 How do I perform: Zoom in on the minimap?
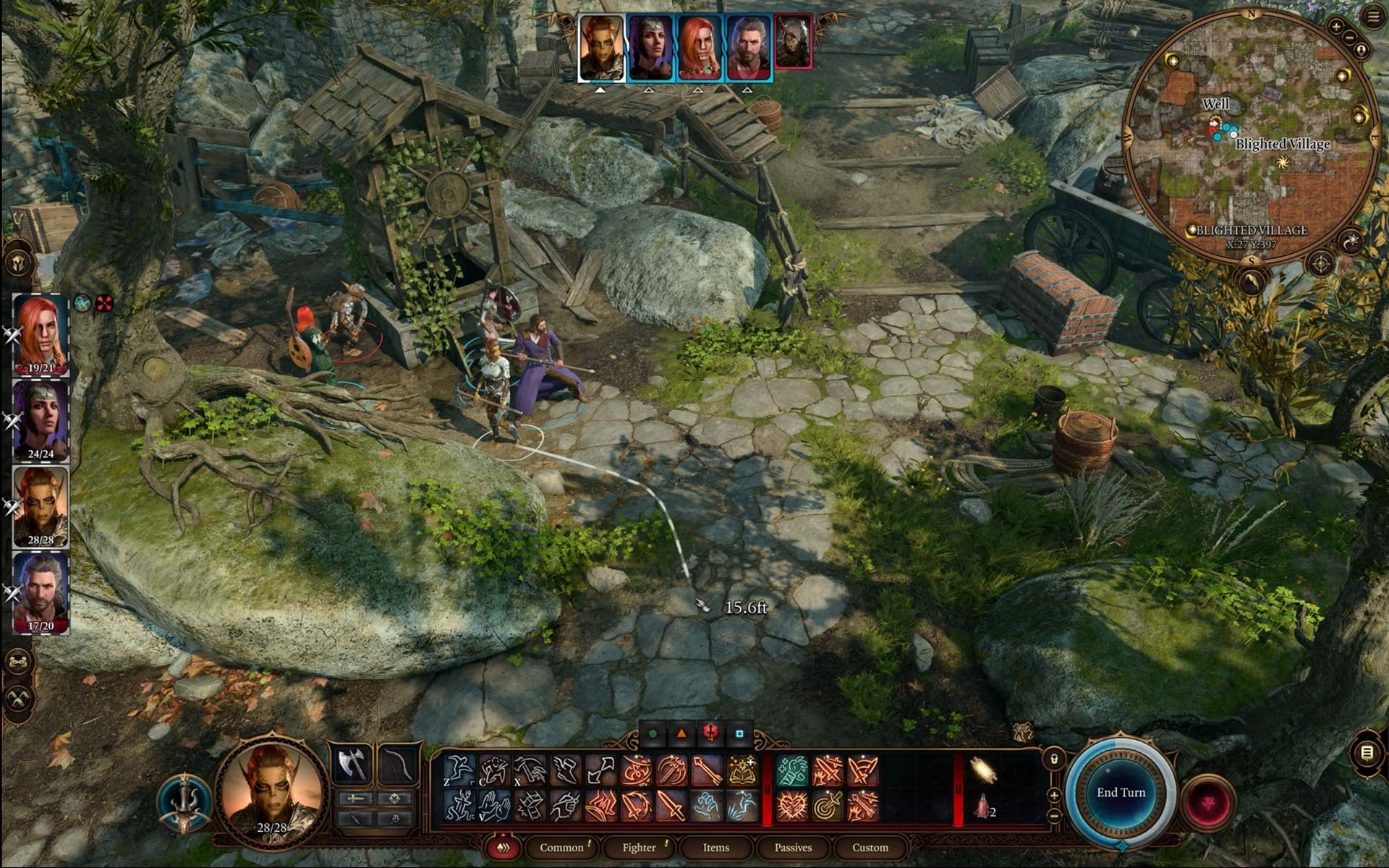[x=1335, y=27]
